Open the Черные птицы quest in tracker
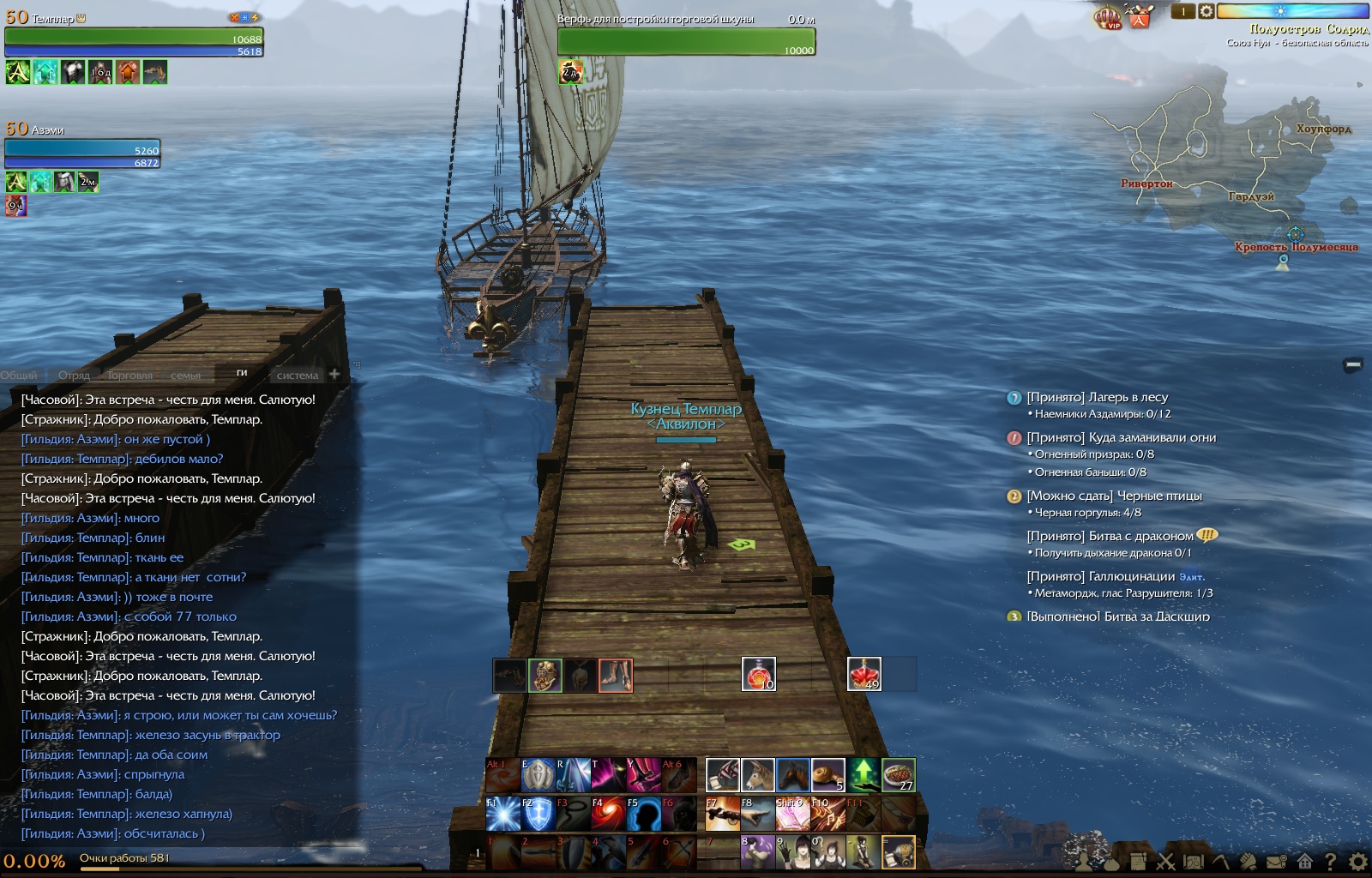This screenshot has height=878, width=1372. pos(1115,496)
